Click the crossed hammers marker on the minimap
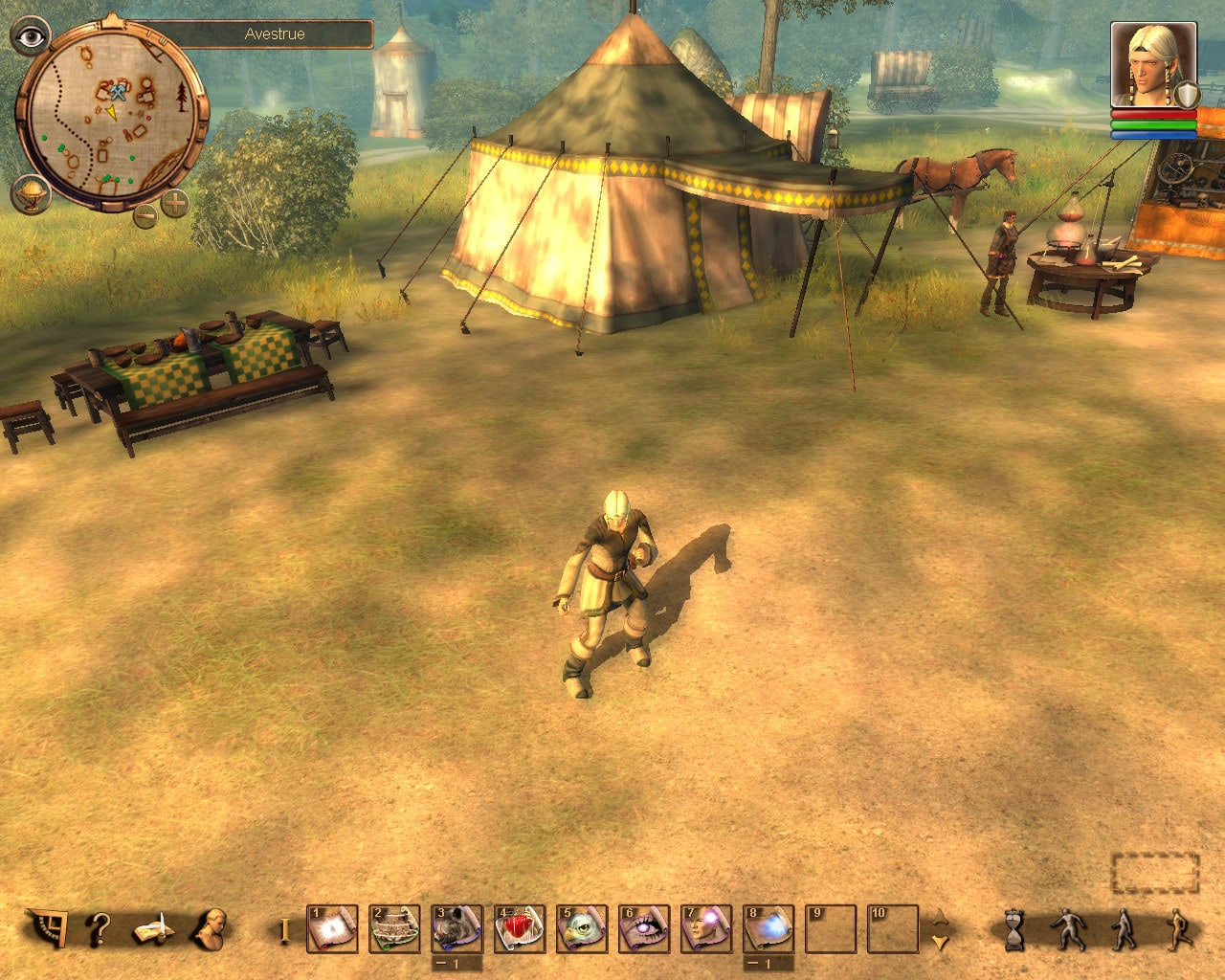This screenshot has height=980, width=1225. tap(118, 93)
